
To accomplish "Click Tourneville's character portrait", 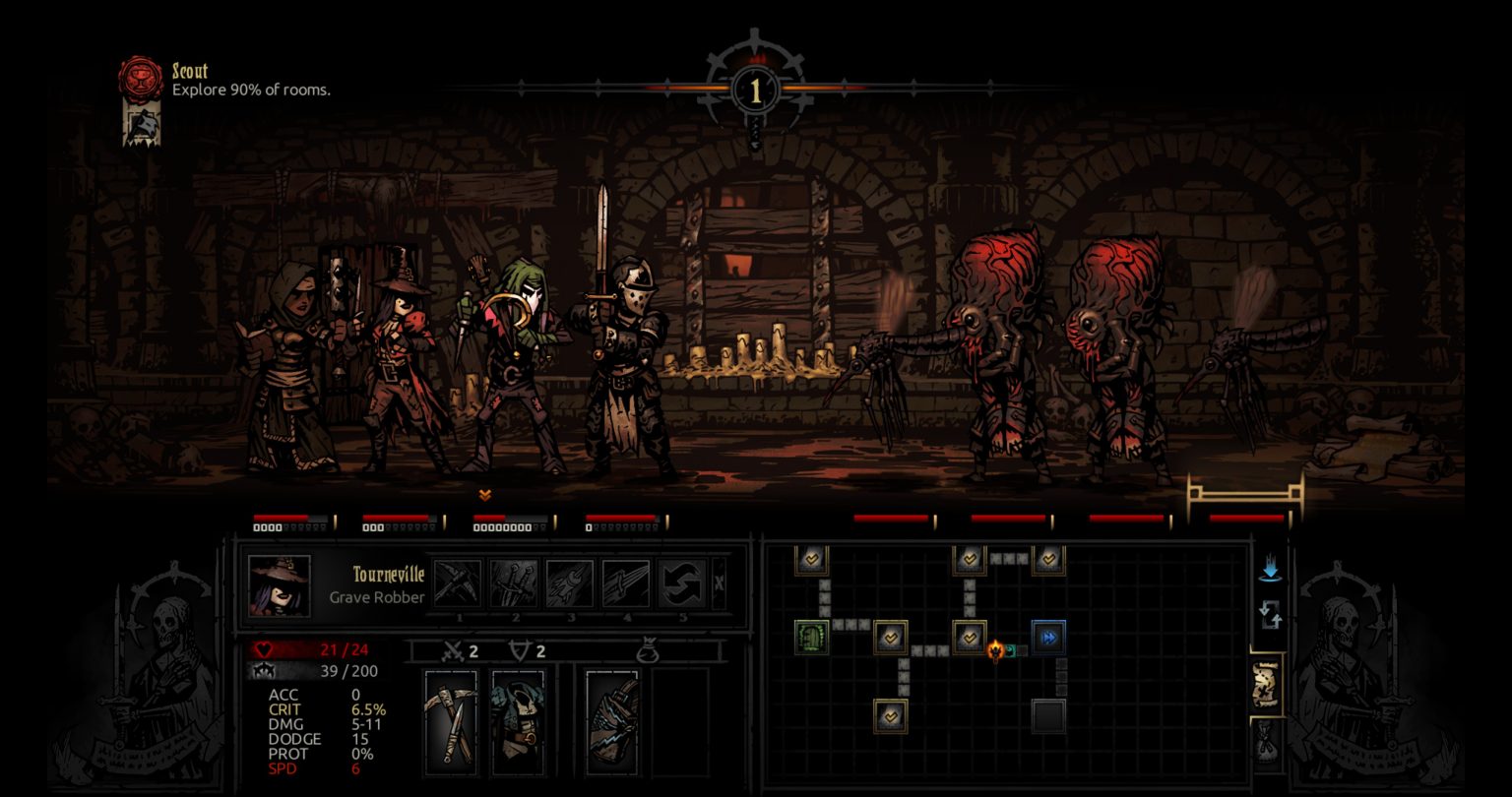I will (x=279, y=586).
